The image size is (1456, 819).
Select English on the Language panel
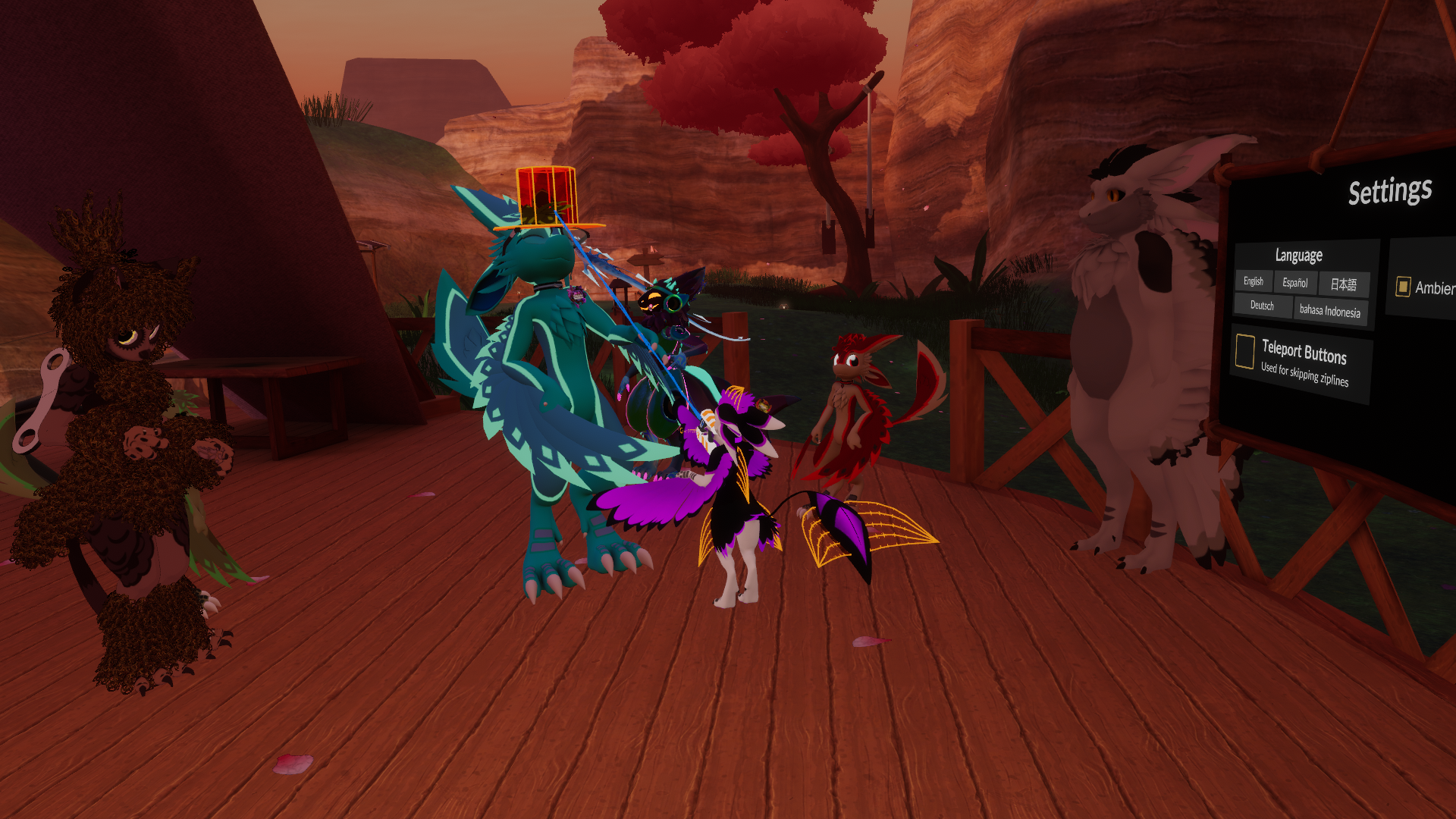(x=1254, y=281)
